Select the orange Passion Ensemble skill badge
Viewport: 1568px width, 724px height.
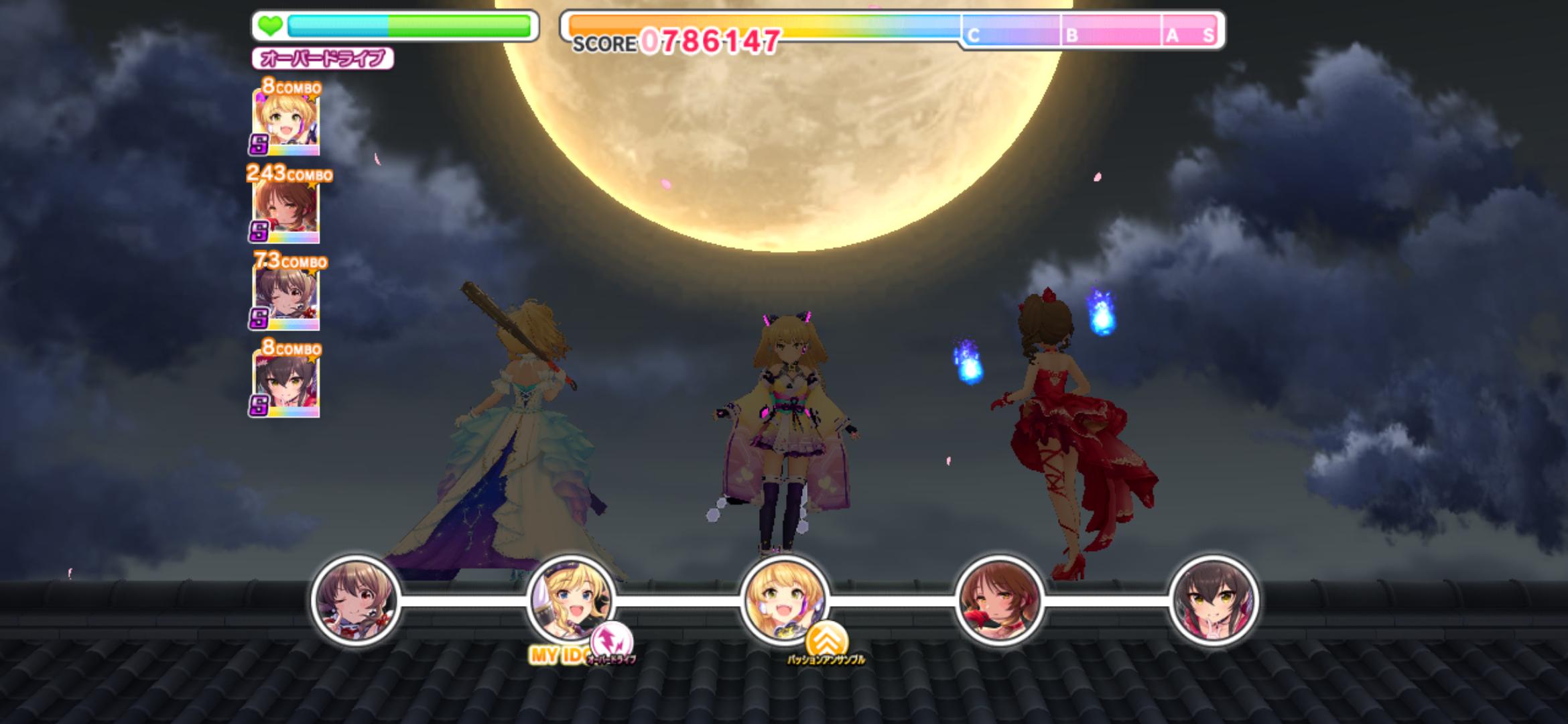826,640
